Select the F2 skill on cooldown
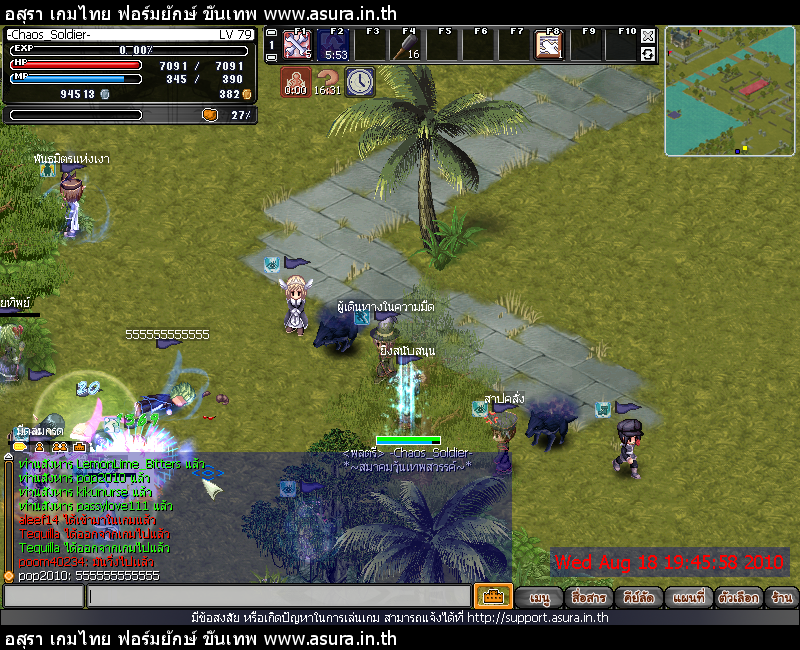 coord(333,45)
